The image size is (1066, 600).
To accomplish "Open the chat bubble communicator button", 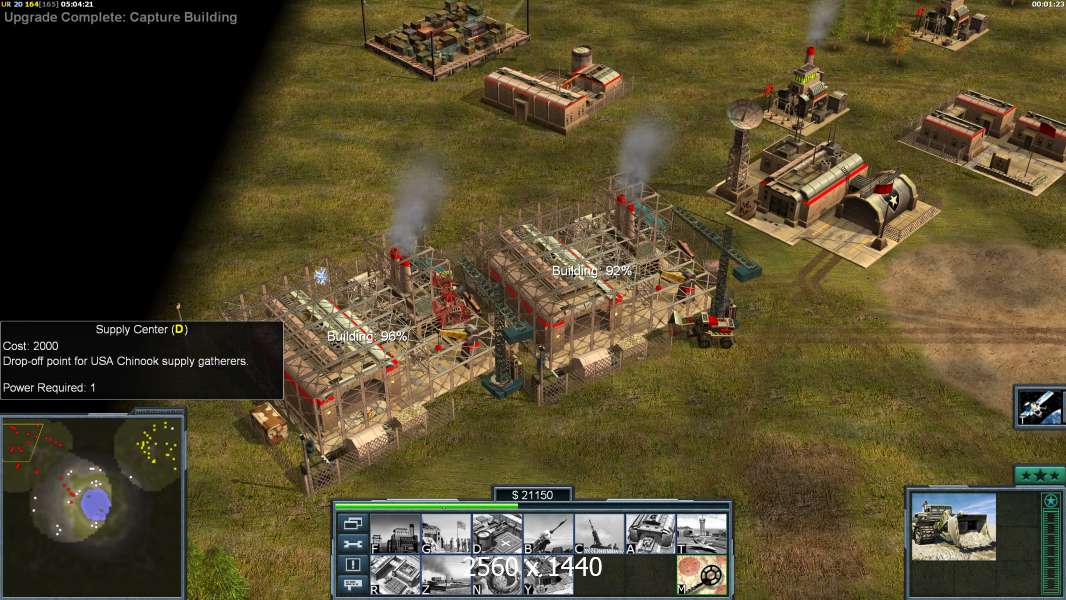I will coord(352,585).
